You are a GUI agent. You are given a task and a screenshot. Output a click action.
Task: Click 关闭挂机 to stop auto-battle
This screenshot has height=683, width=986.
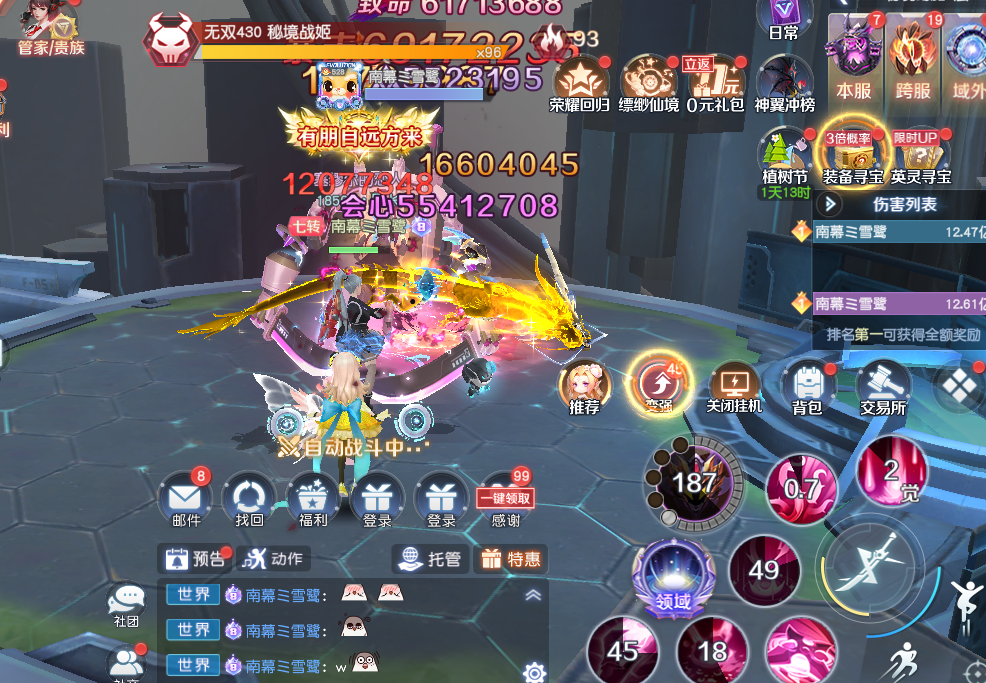pos(734,385)
